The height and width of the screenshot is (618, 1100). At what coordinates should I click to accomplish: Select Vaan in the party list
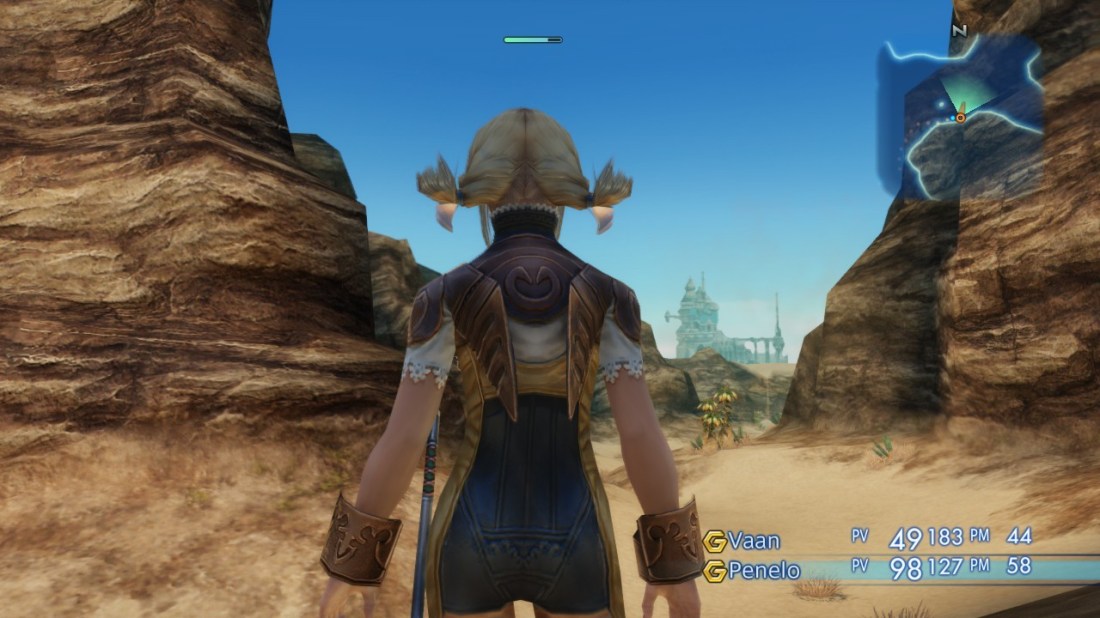pos(753,541)
